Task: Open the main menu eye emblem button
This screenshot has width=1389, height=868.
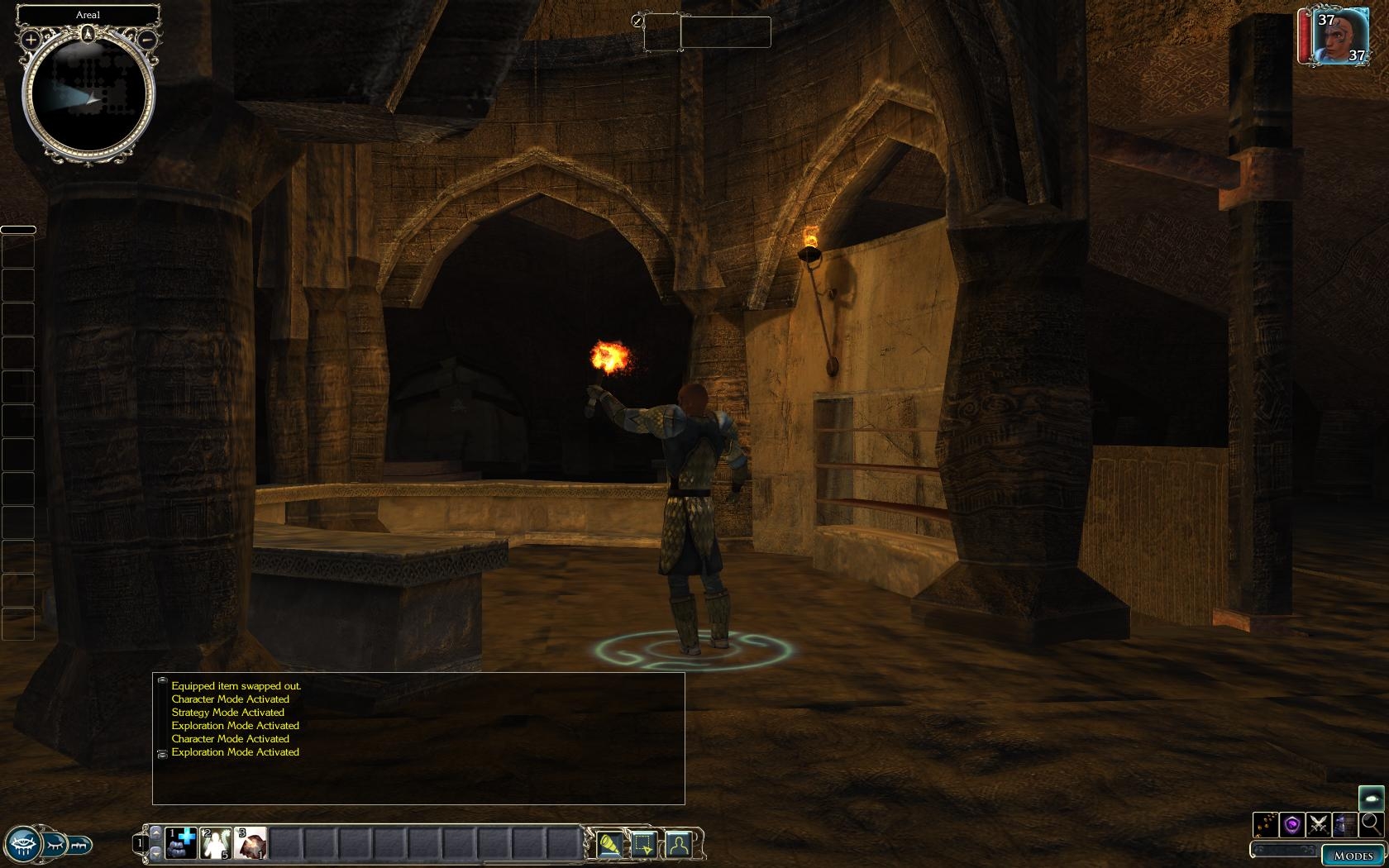Action: (23, 844)
